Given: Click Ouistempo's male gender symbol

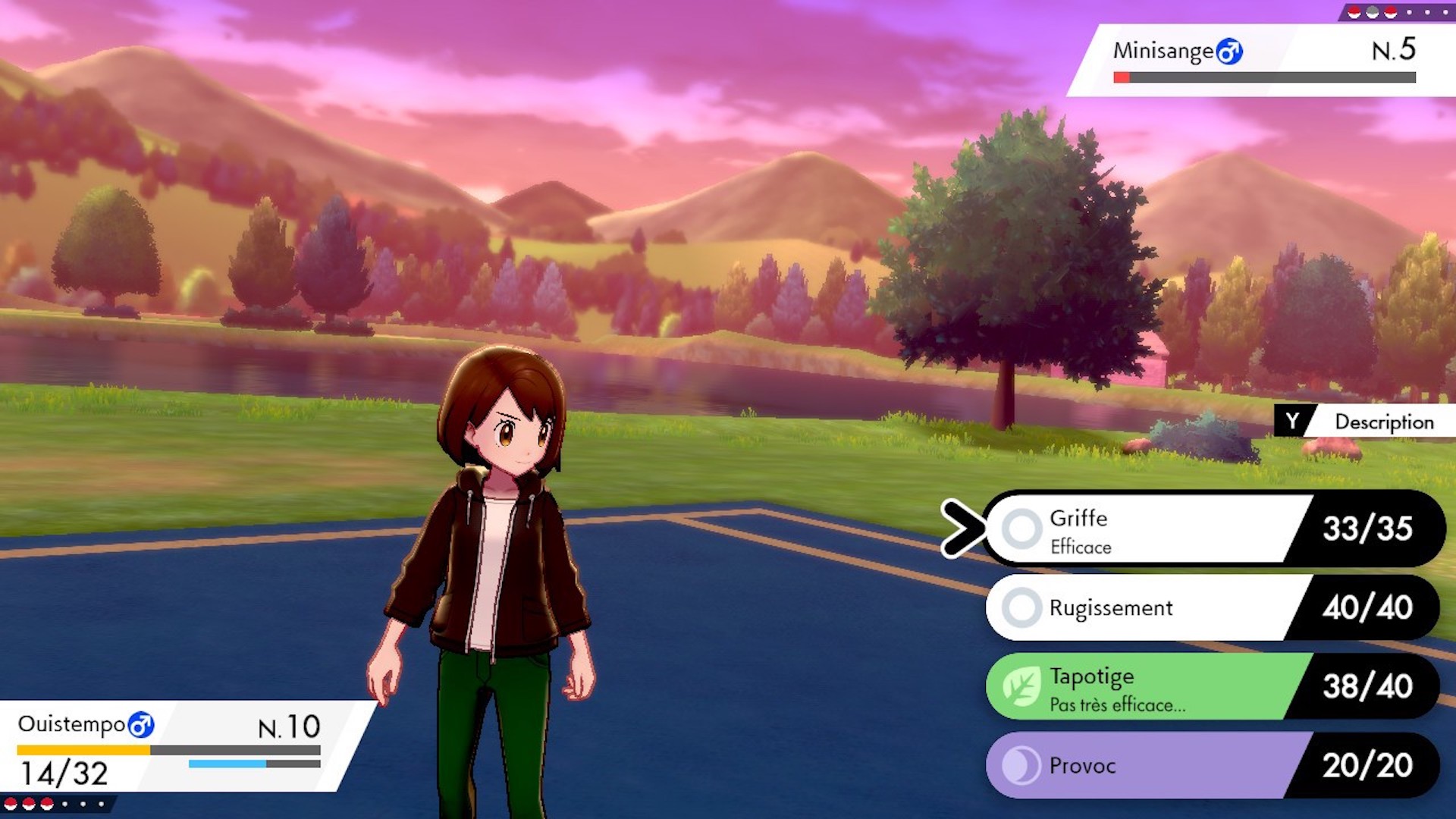Looking at the screenshot, I should click(140, 725).
